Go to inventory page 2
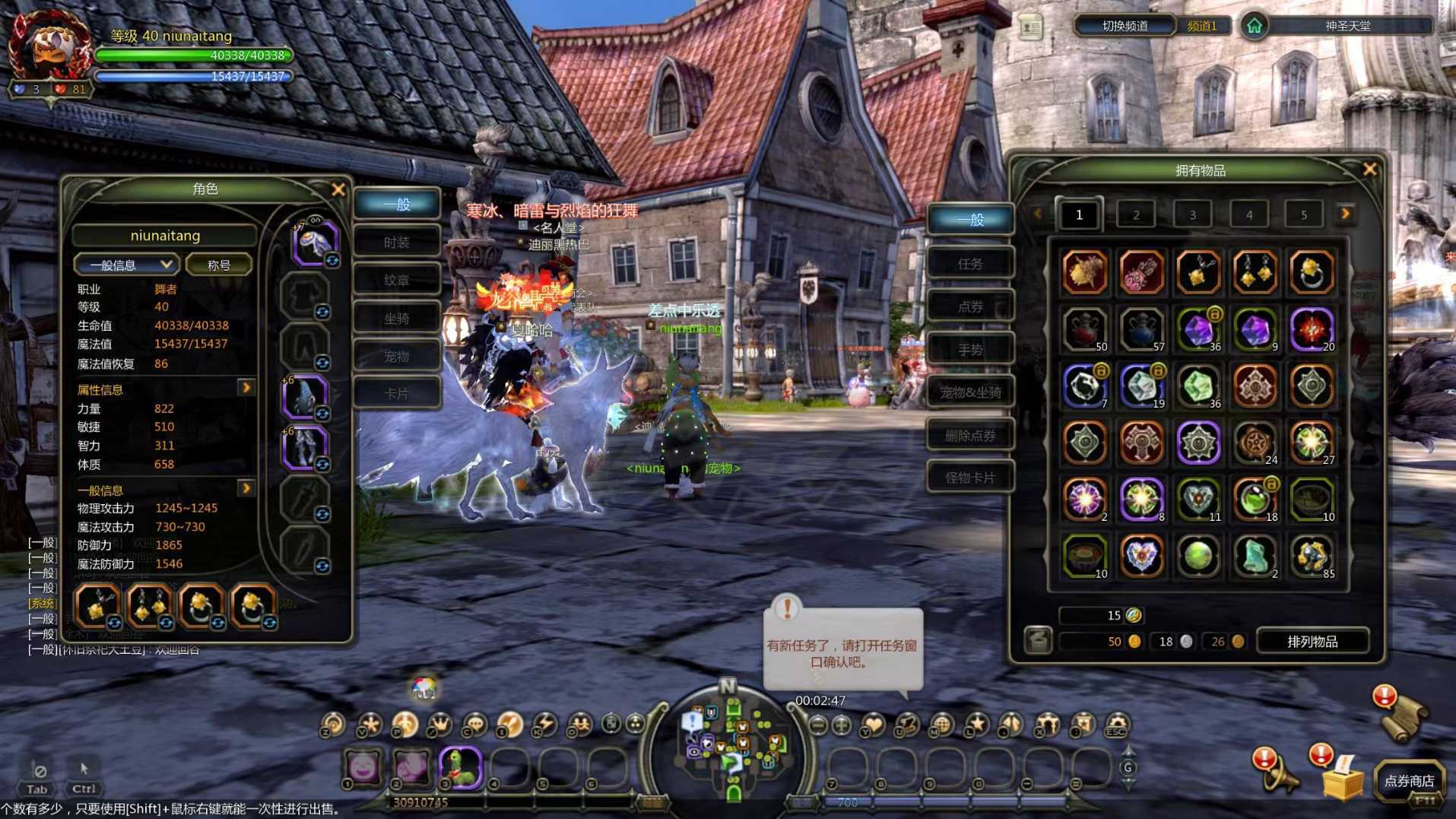 [x=1136, y=215]
